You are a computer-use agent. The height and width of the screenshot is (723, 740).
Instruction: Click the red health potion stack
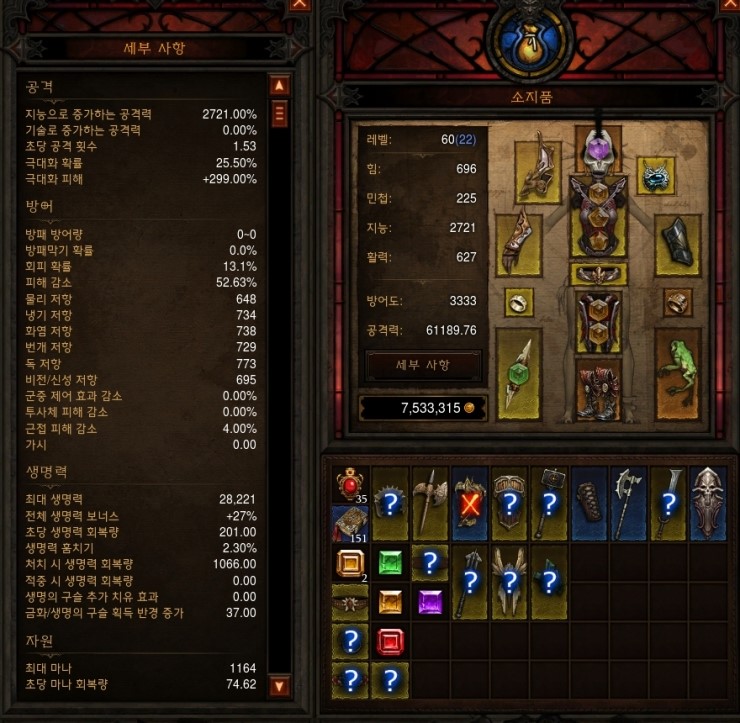(350, 483)
